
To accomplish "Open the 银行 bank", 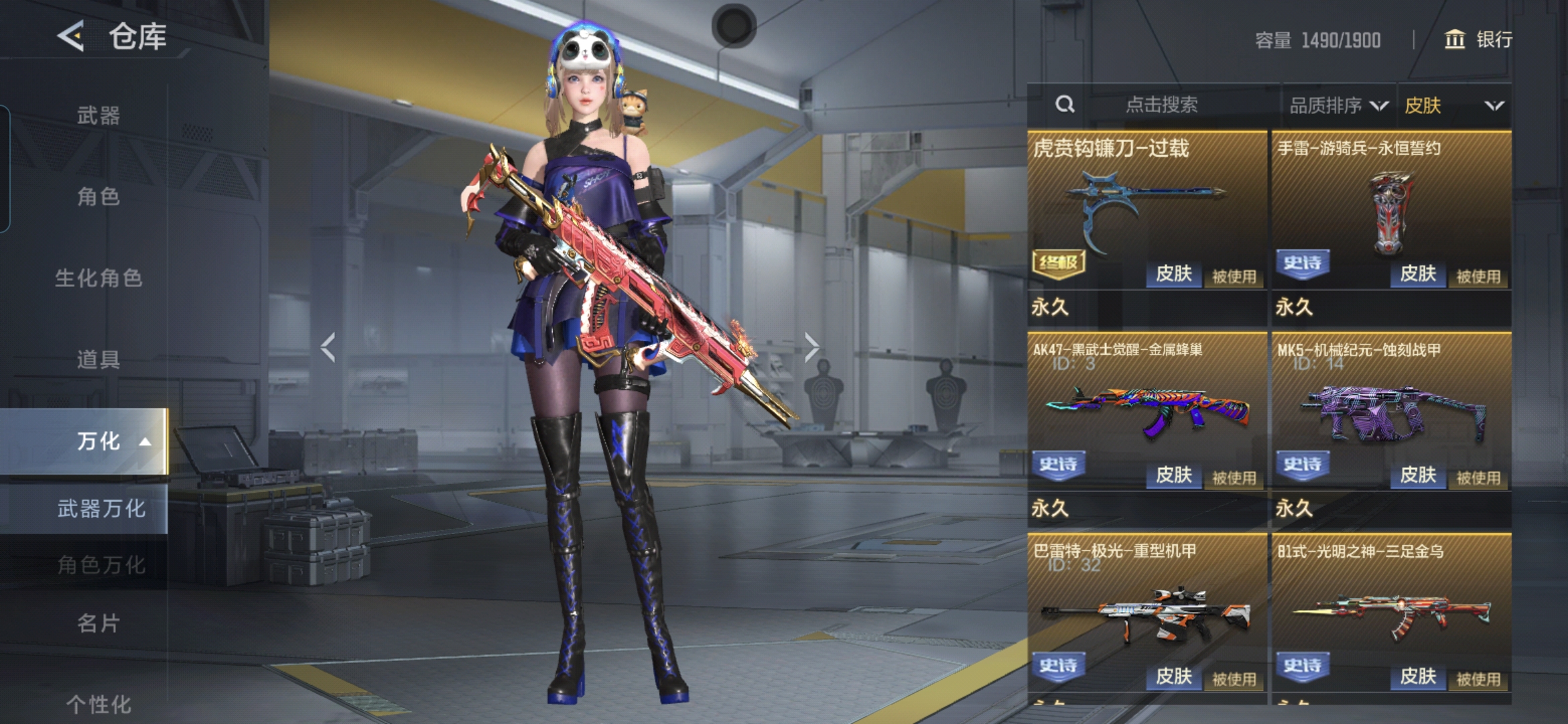I will click(x=1478, y=40).
